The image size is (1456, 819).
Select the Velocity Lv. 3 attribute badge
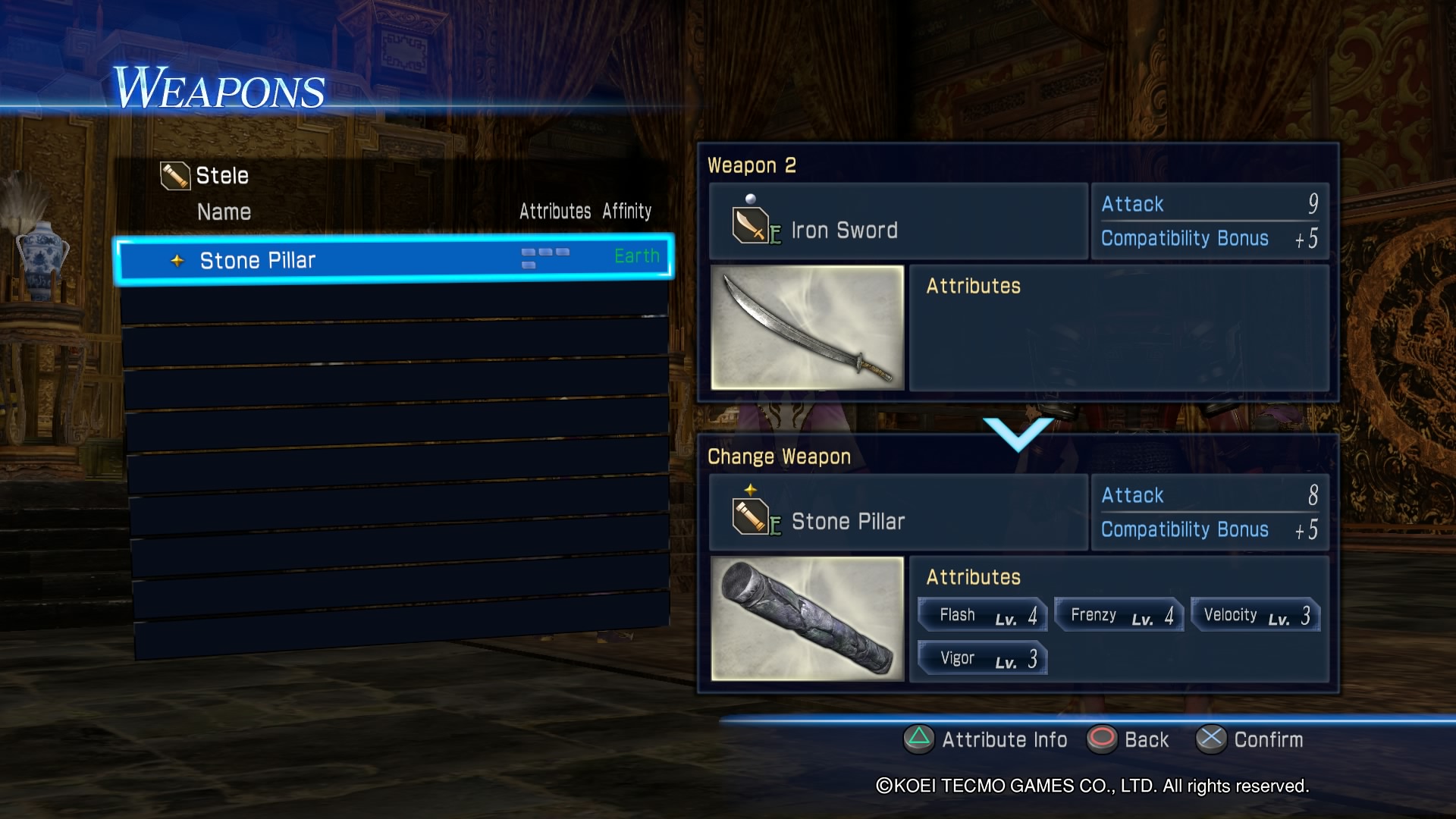tap(1254, 615)
